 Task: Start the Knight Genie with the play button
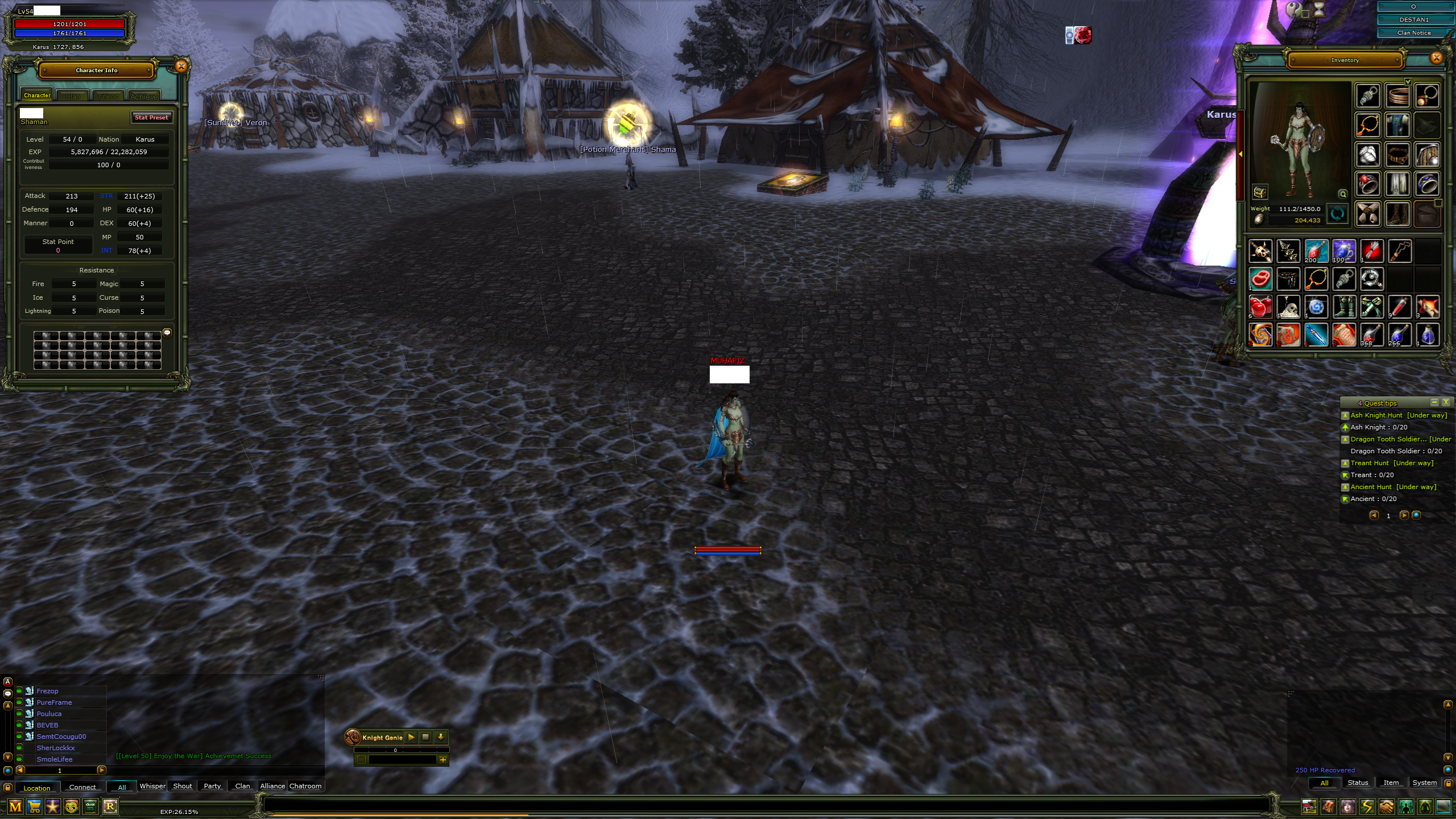(411, 737)
